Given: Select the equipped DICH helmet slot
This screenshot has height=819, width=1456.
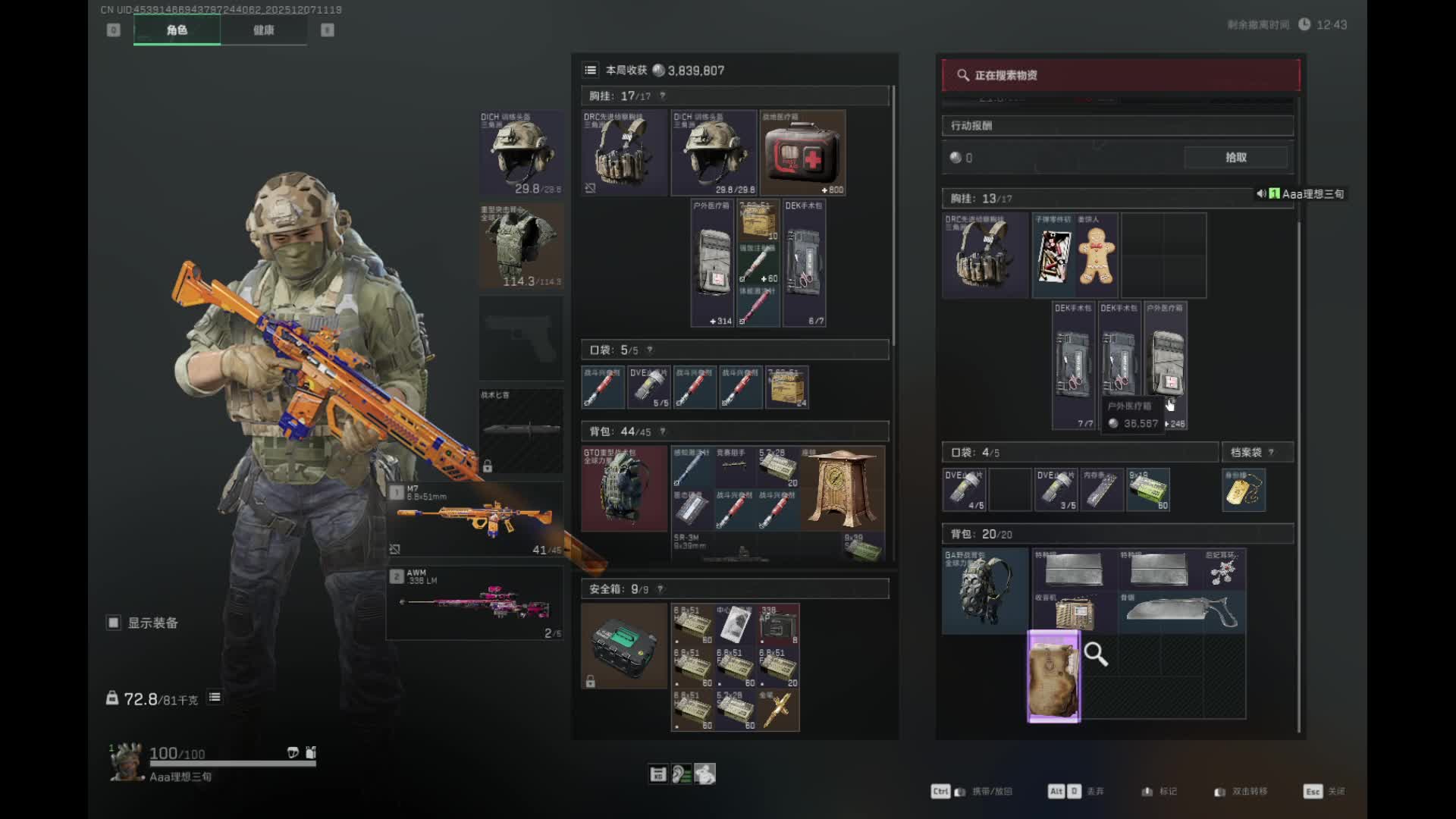Looking at the screenshot, I should (521, 152).
